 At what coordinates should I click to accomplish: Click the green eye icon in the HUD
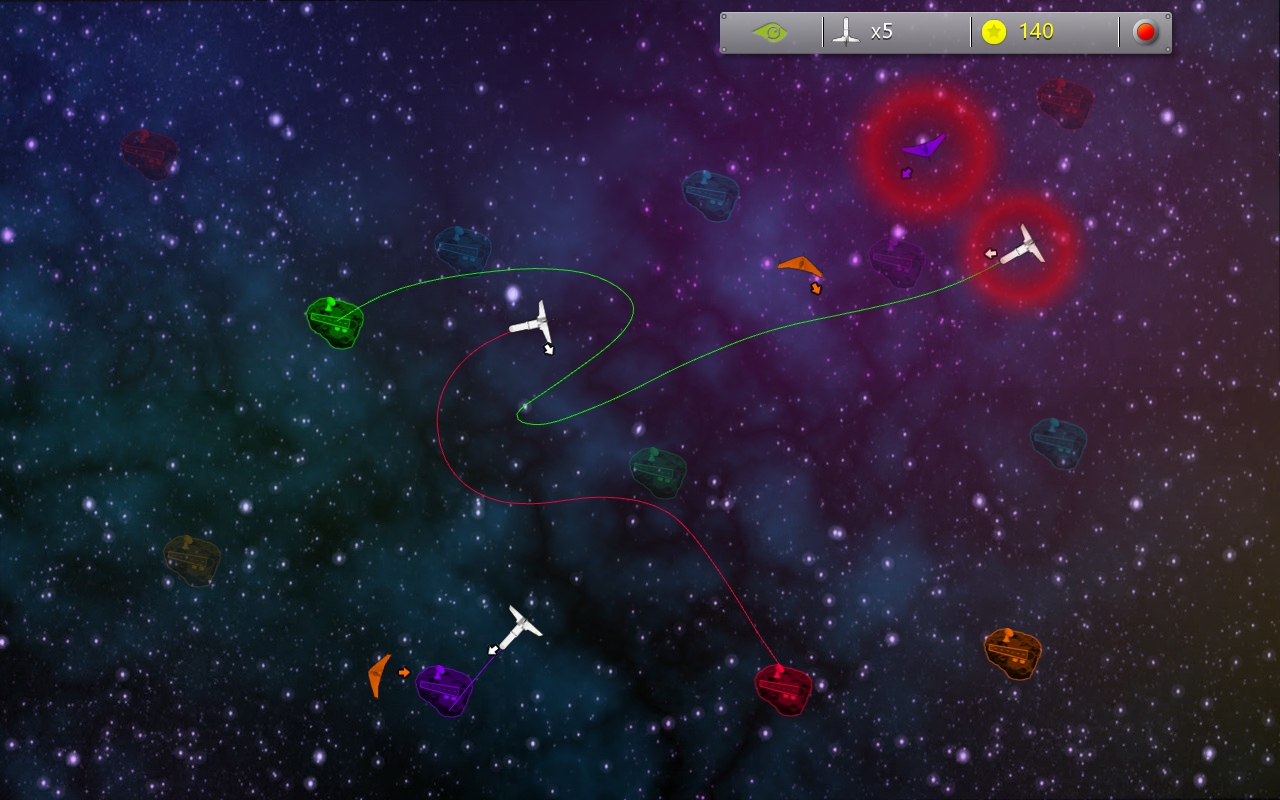click(770, 31)
